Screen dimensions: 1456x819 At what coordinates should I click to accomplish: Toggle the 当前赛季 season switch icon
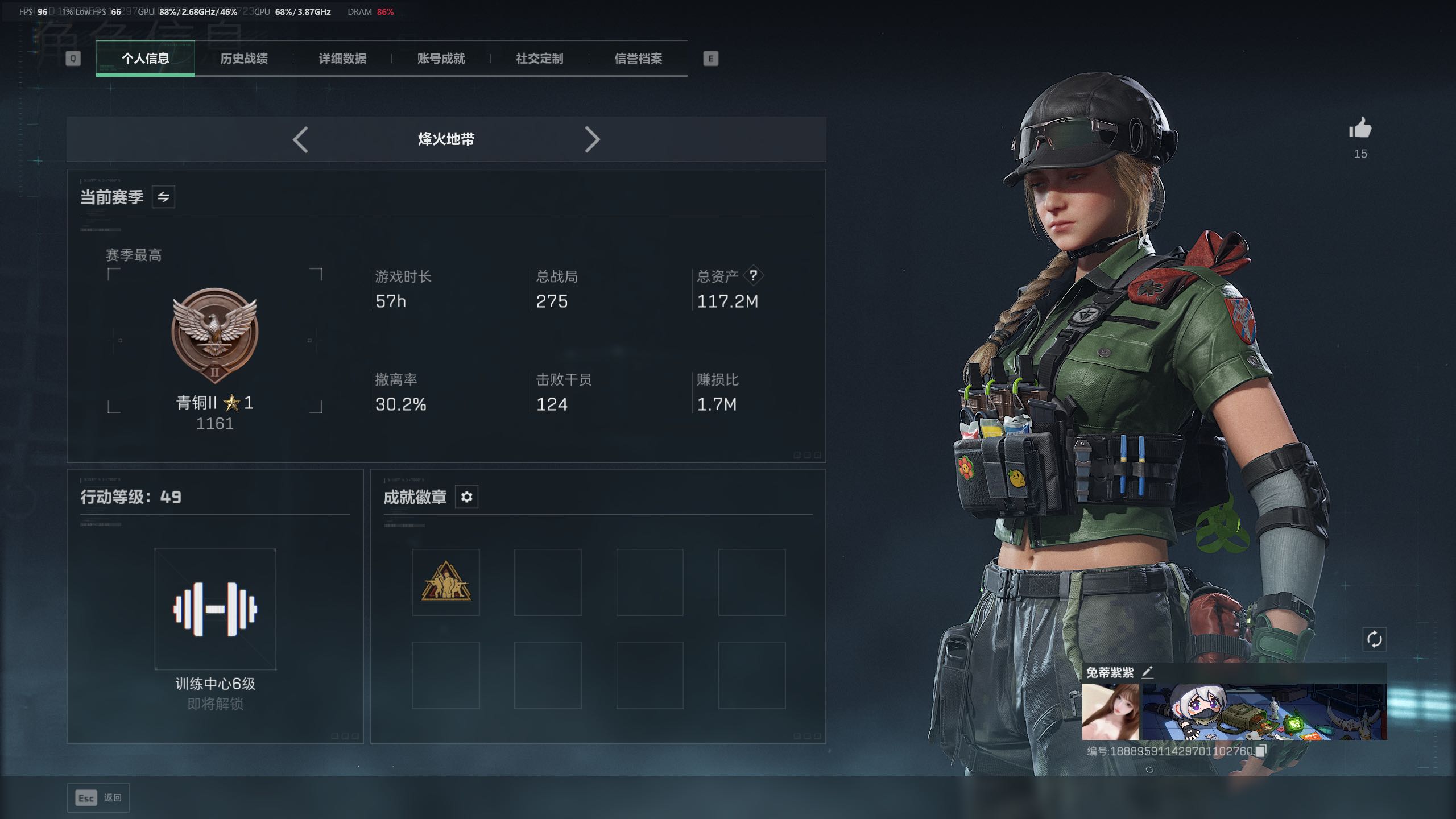click(x=163, y=197)
